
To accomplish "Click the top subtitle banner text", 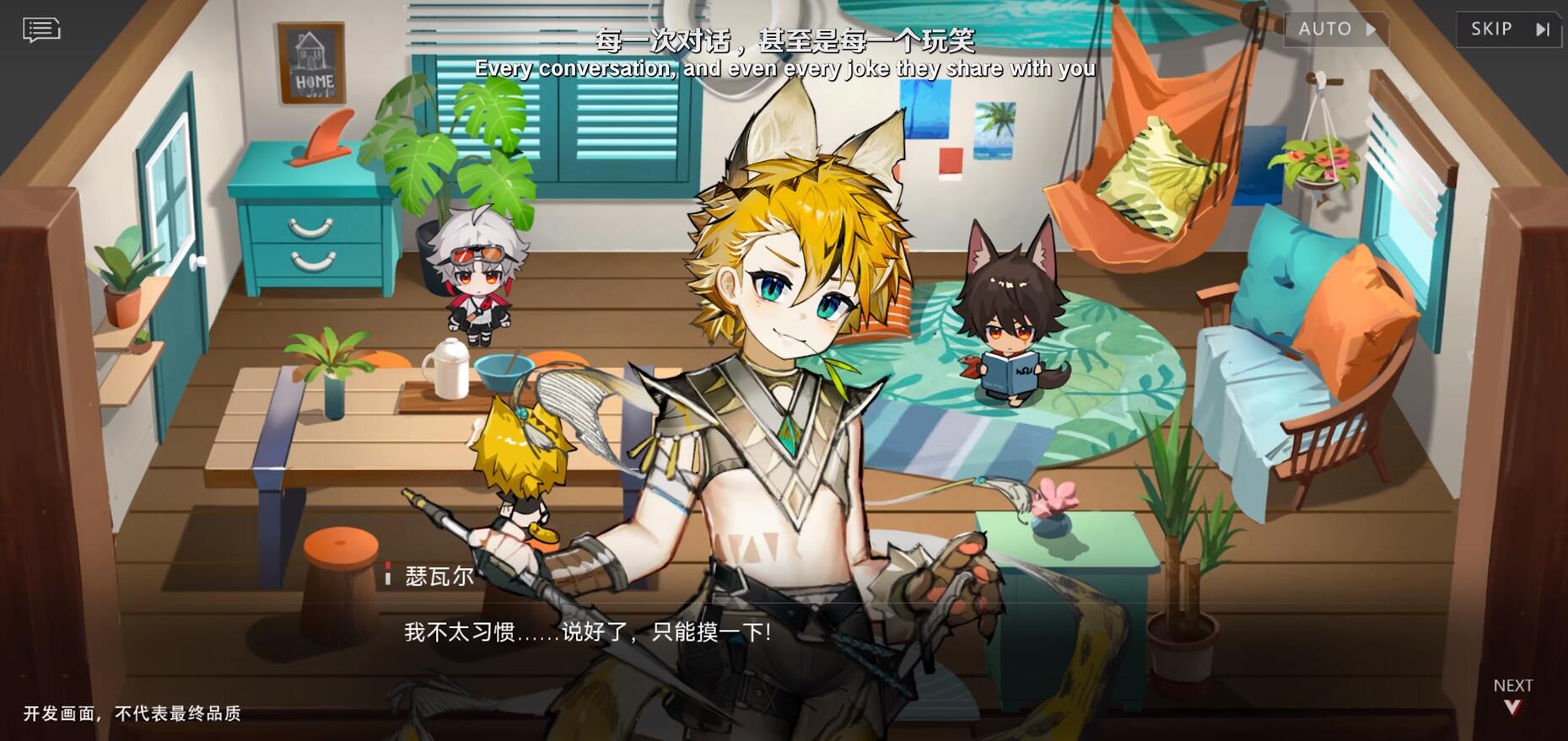I will tap(784, 40).
